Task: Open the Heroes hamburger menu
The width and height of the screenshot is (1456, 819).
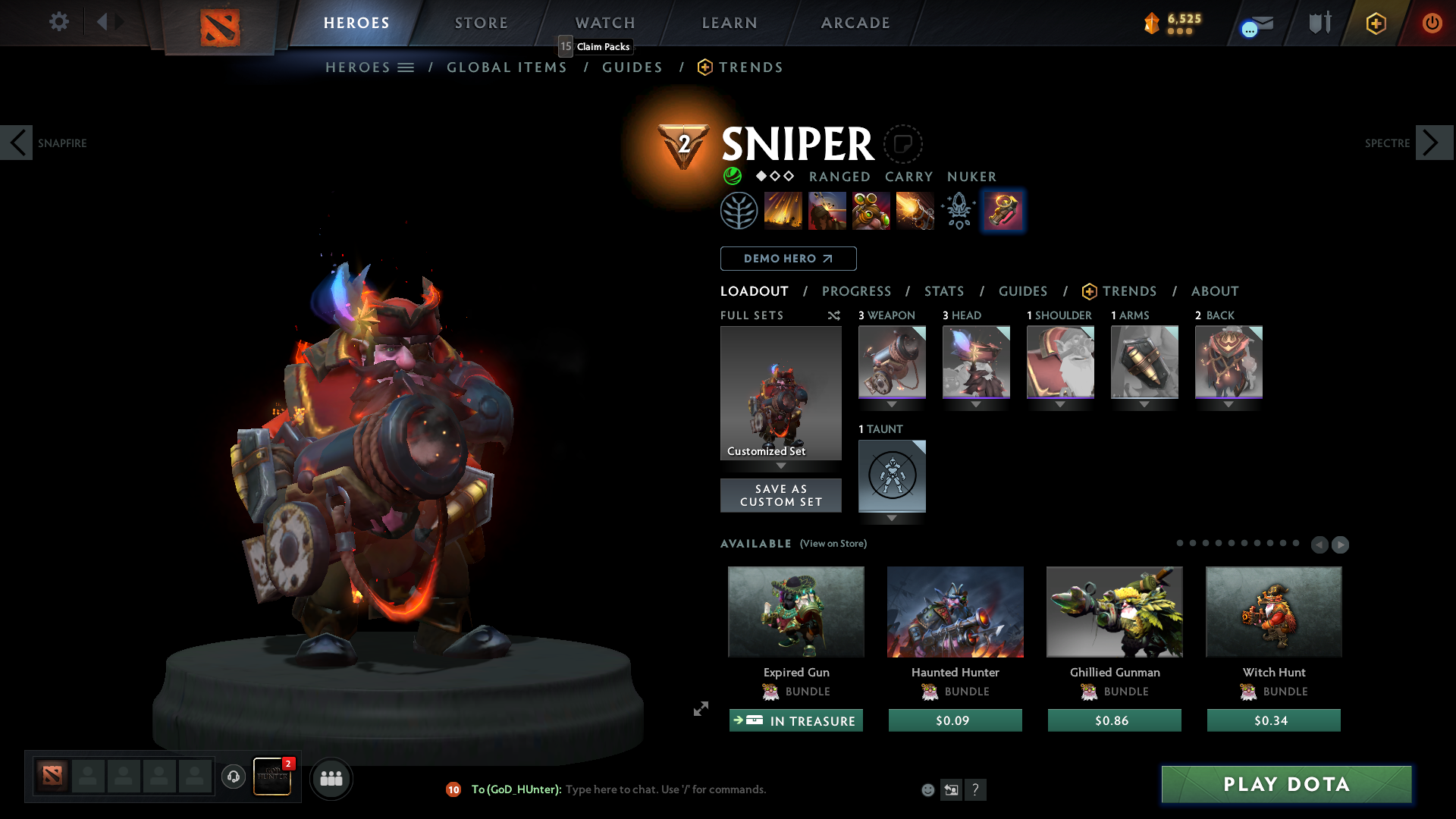Action: click(x=404, y=67)
